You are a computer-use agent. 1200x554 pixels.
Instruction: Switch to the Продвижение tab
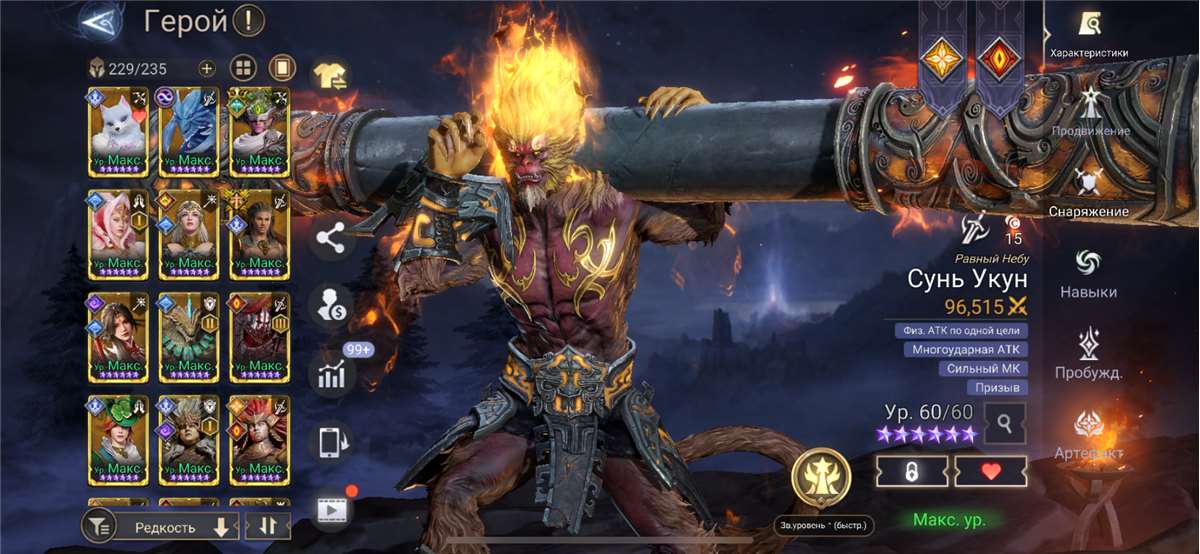click(x=1089, y=112)
